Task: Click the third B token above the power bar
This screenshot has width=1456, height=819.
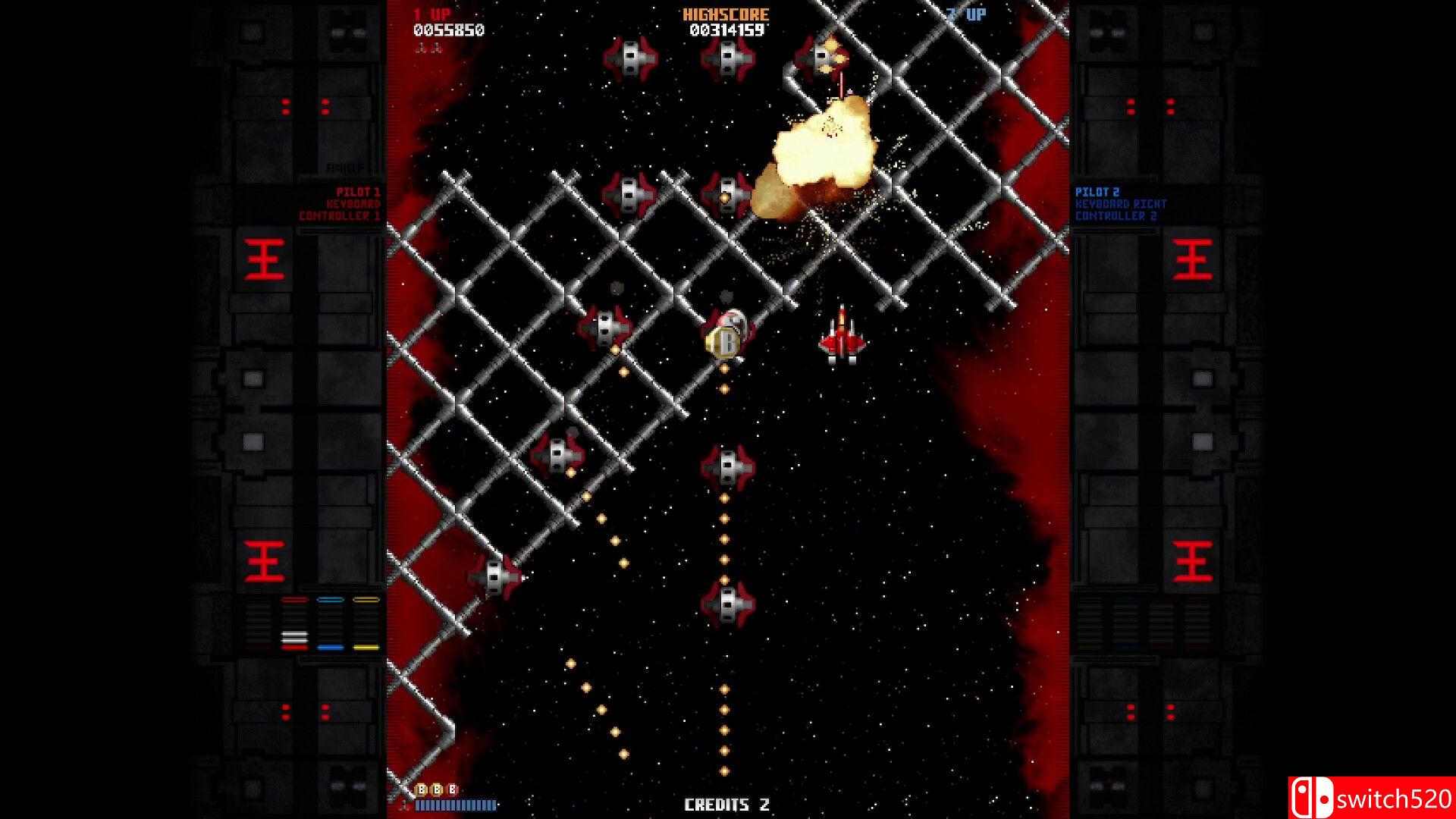Action: tap(452, 790)
